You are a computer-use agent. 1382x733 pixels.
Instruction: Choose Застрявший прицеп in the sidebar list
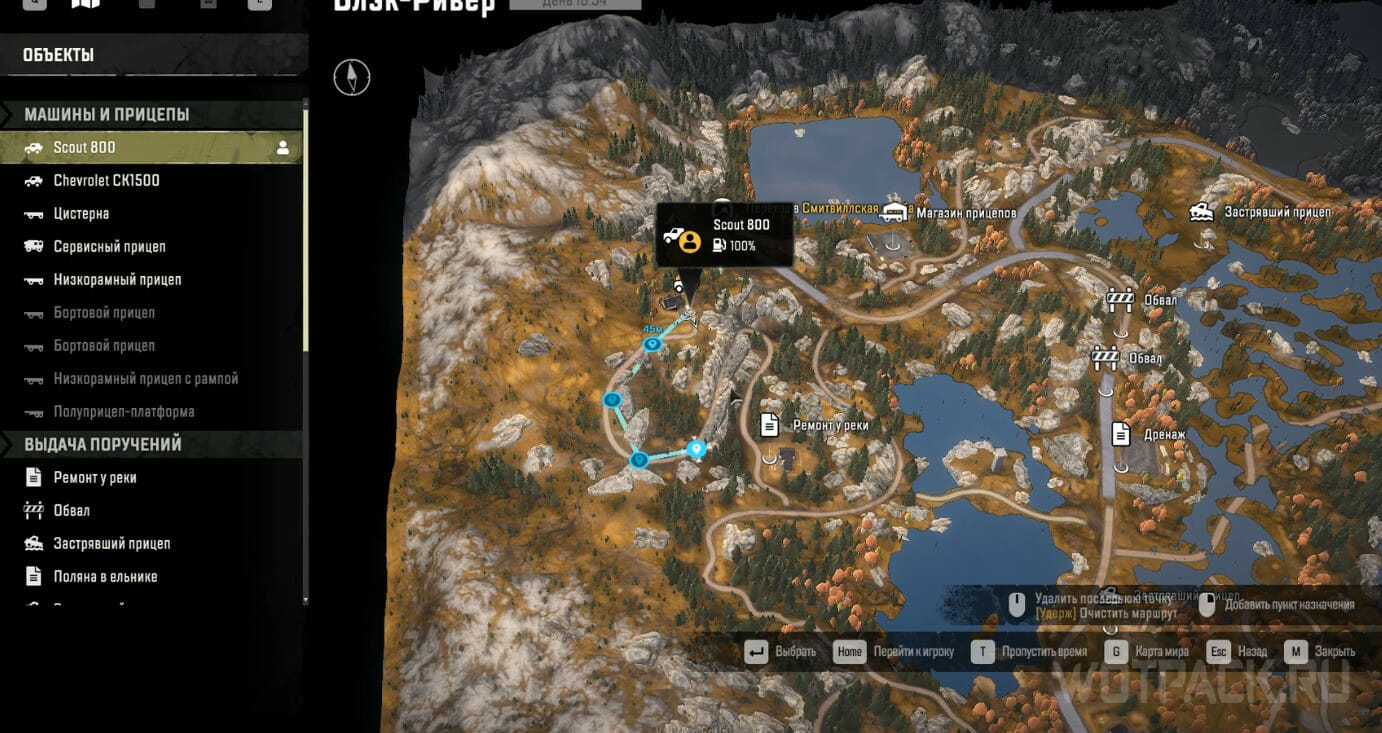tap(111, 544)
